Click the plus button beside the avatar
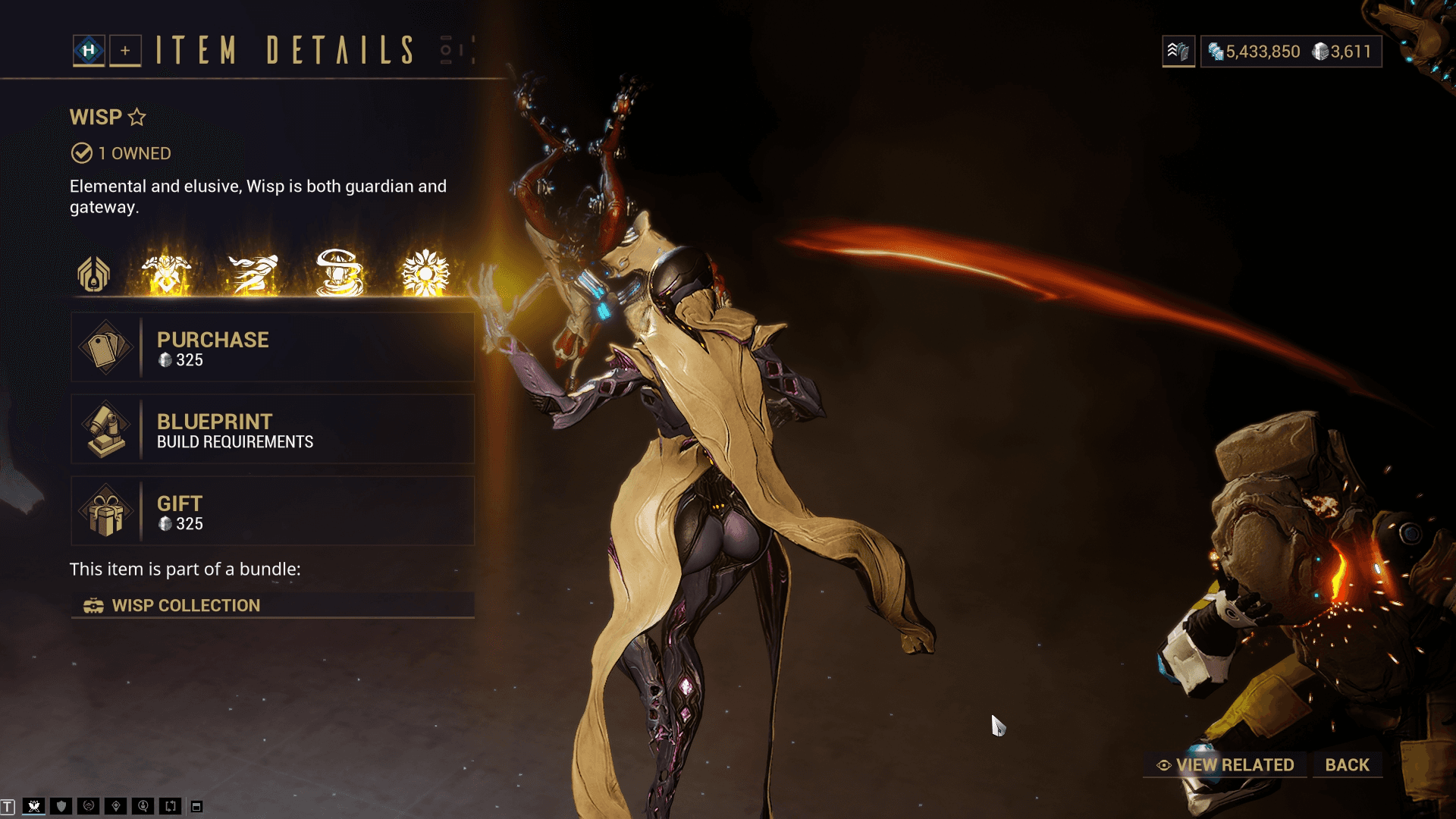 click(x=125, y=51)
